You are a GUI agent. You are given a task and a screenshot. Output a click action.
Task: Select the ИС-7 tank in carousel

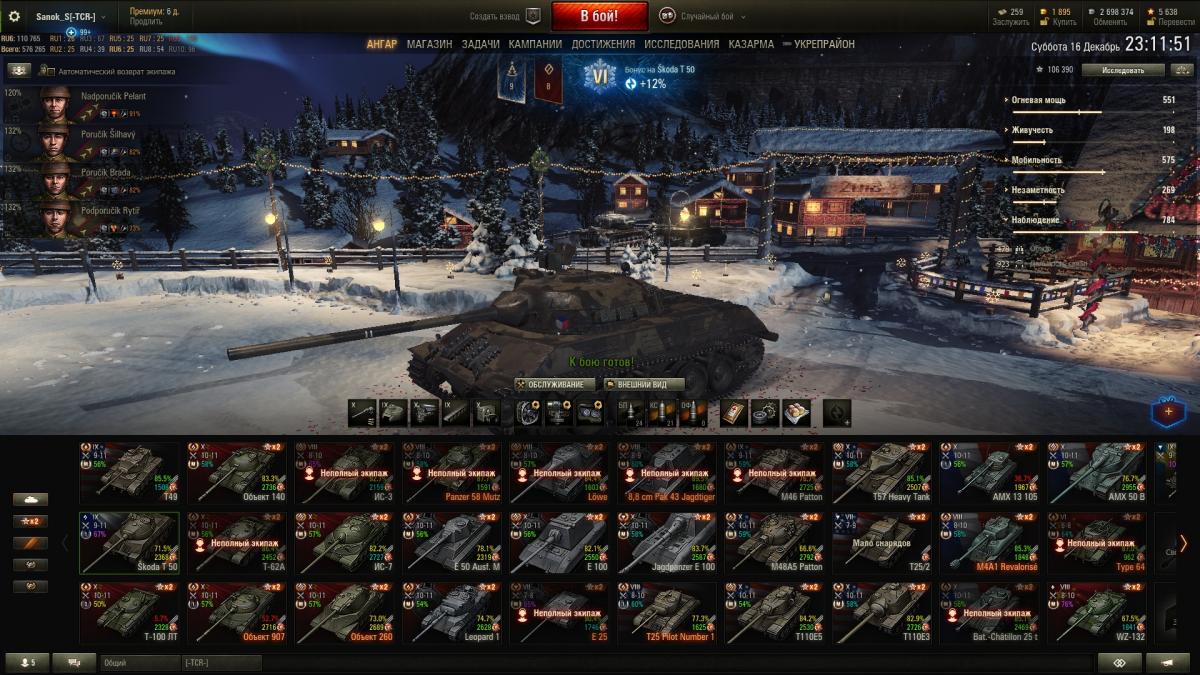tap(344, 543)
